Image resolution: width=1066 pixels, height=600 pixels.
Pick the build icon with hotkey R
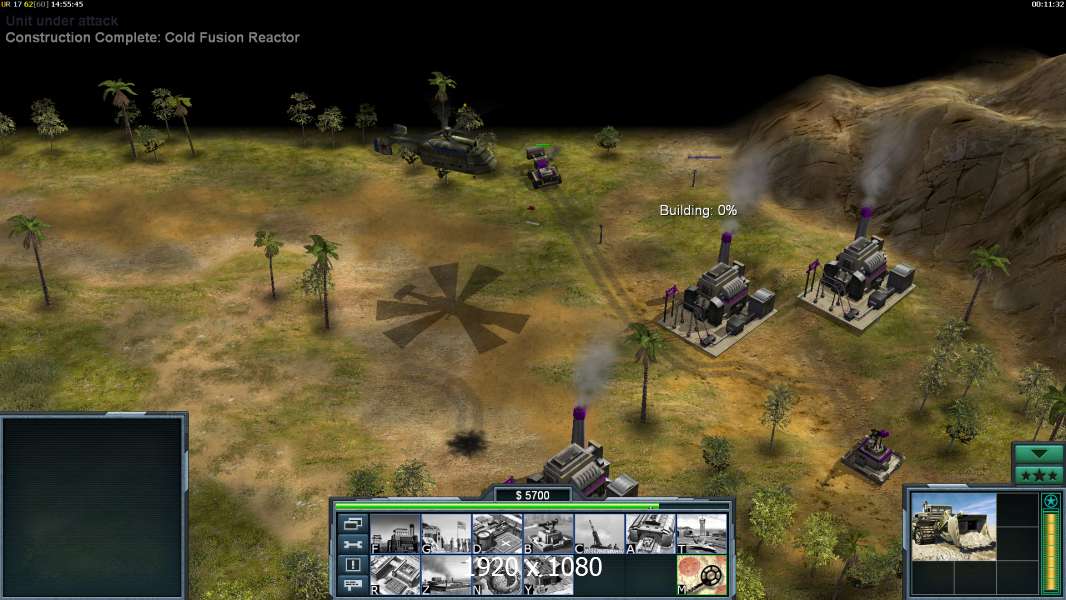point(394,574)
